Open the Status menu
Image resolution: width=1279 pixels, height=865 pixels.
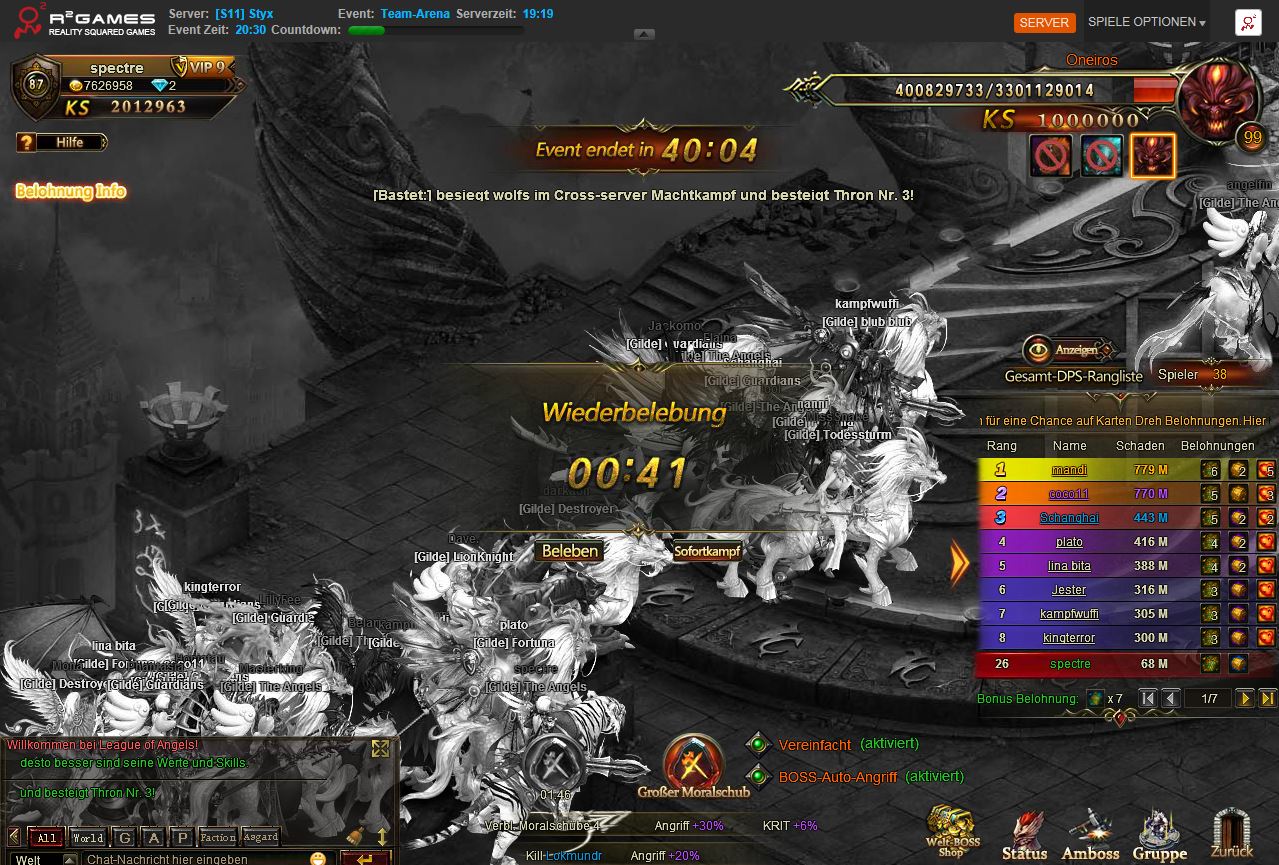tap(1025, 834)
